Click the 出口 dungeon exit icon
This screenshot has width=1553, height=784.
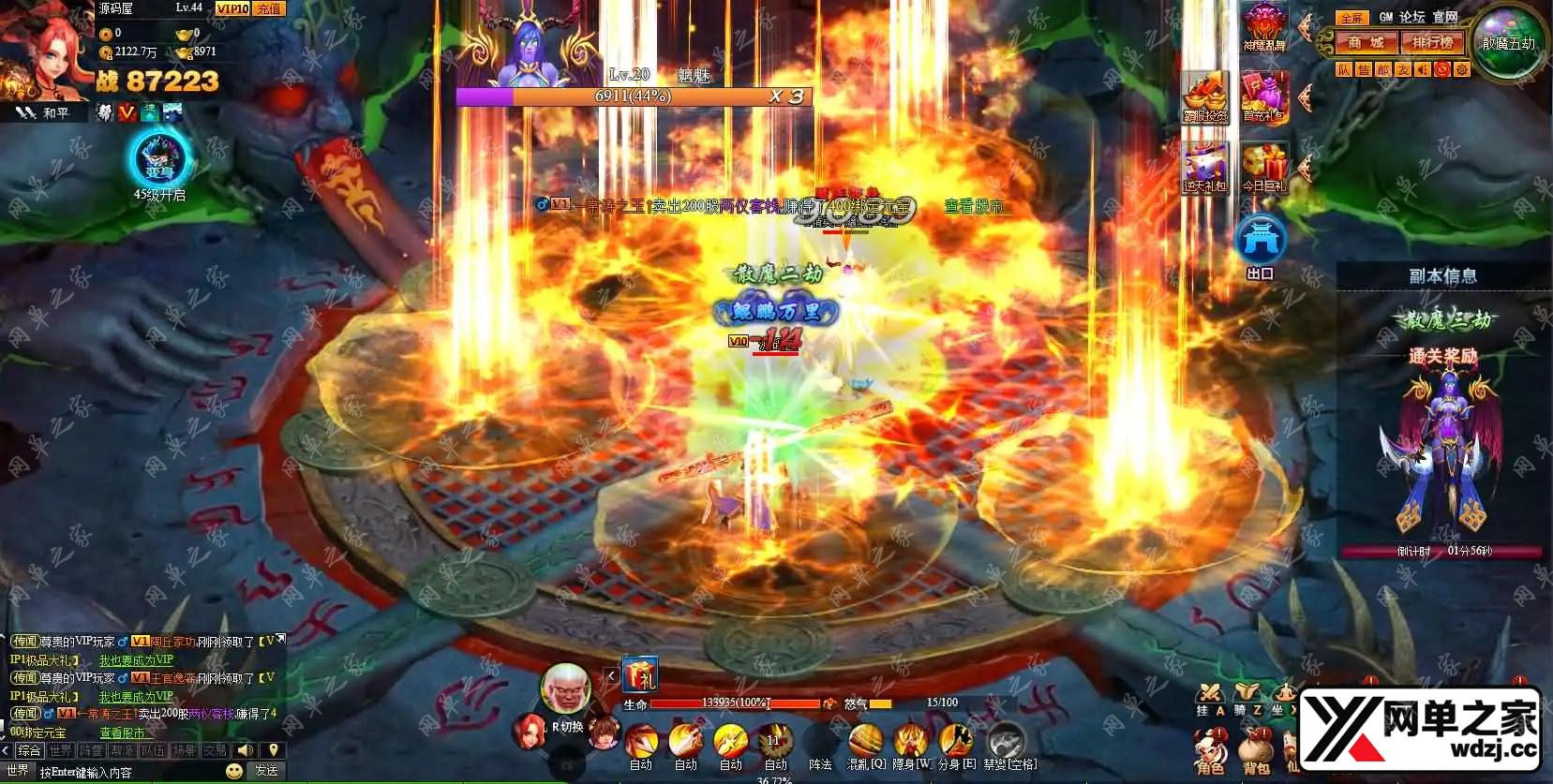(1261, 245)
